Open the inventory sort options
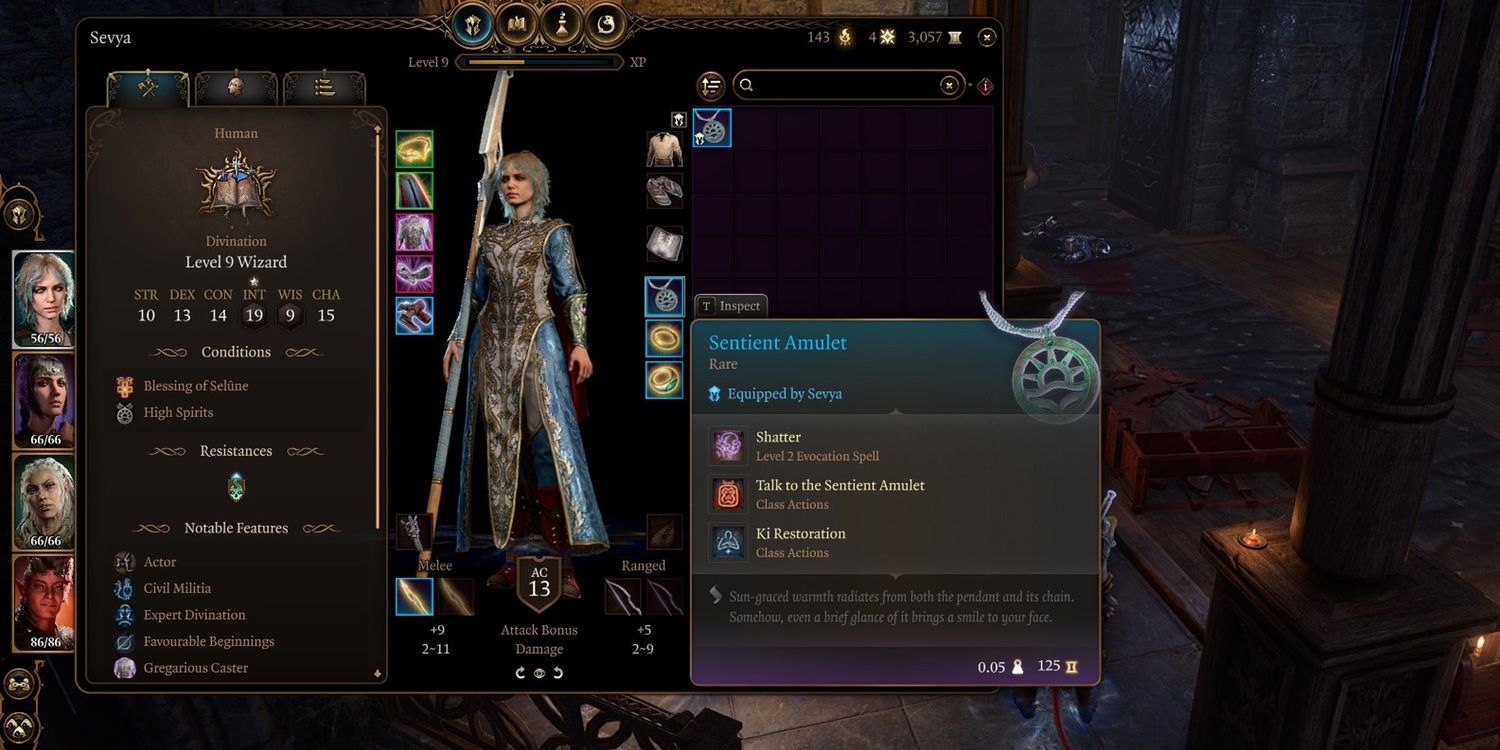 (711, 86)
